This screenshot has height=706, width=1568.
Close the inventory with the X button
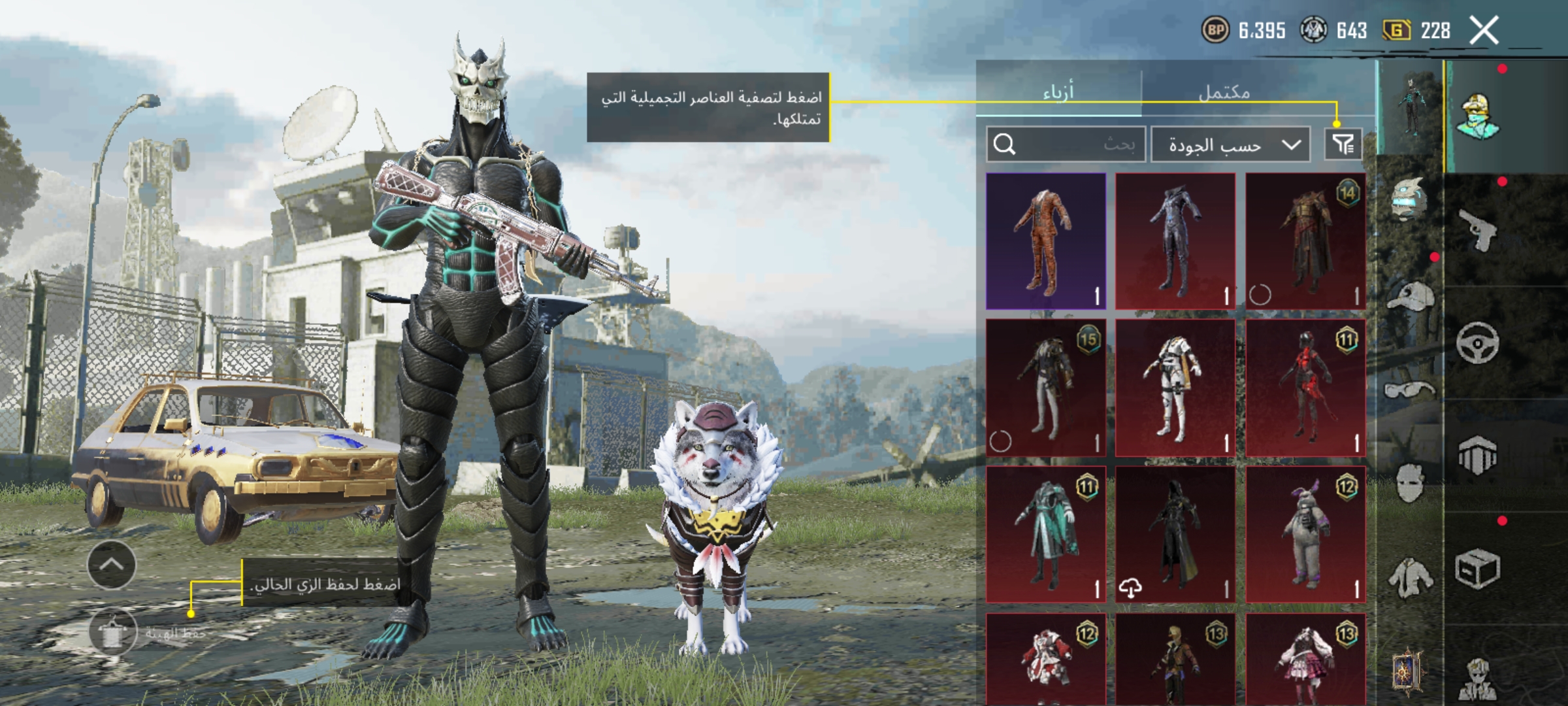1484,31
